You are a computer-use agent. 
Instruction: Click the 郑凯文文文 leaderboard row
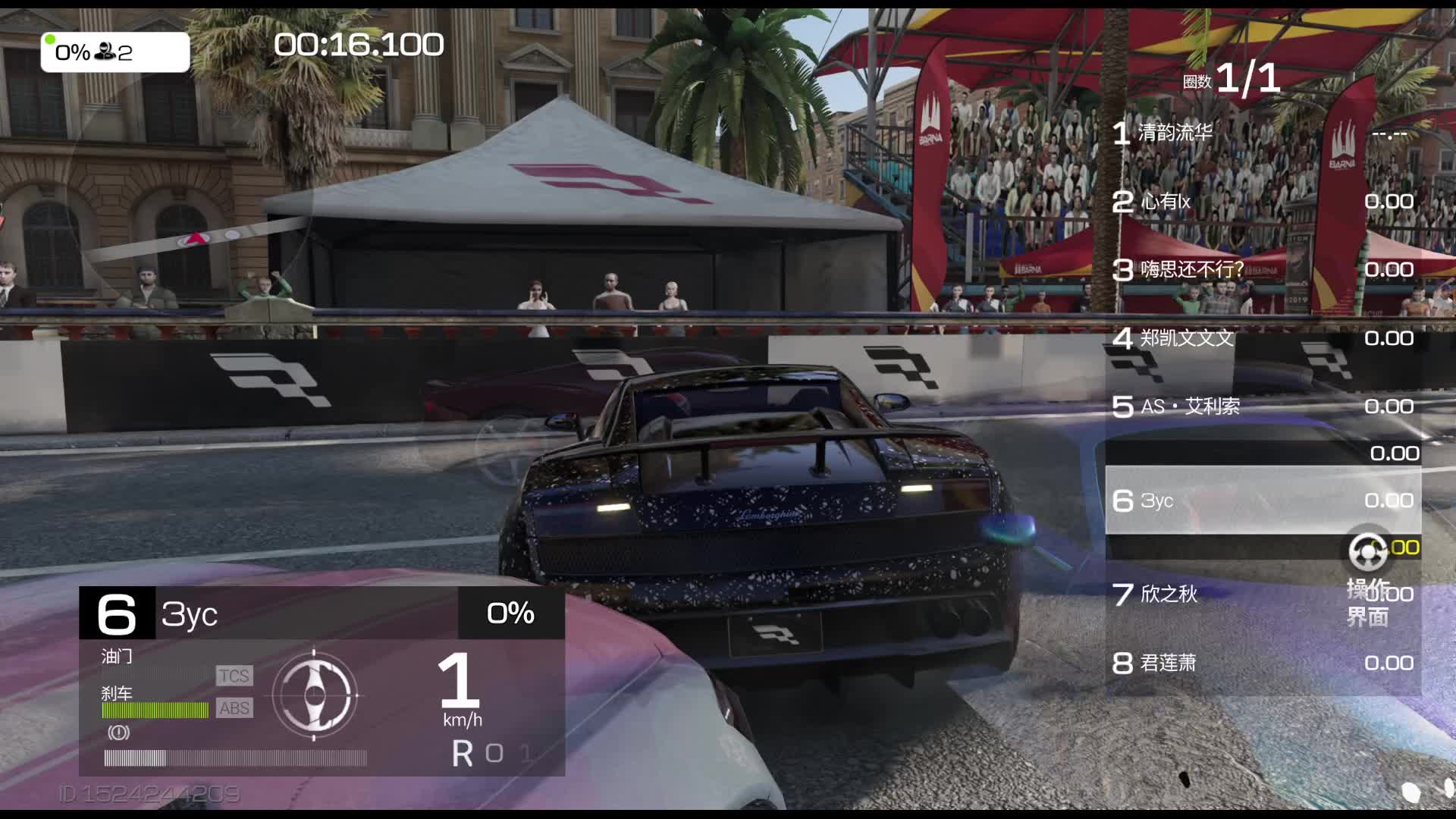[1262, 338]
